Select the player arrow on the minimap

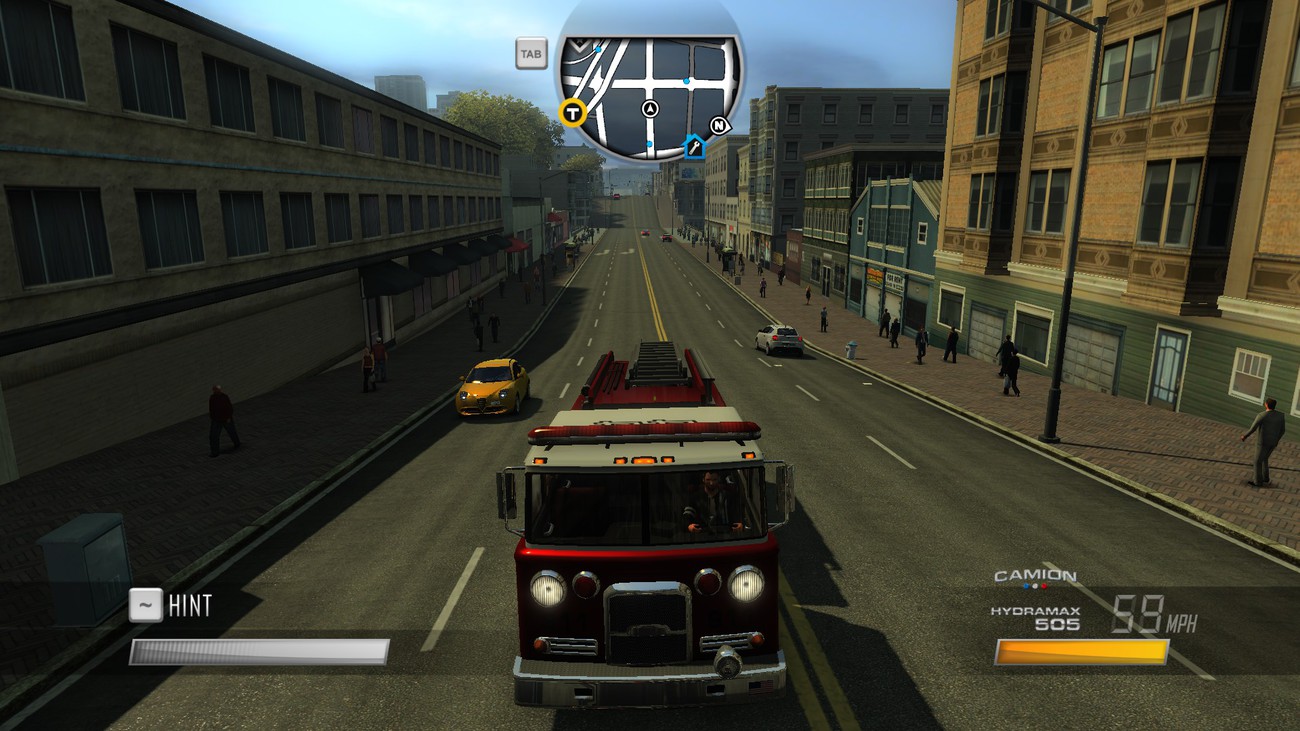pos(652,109)
